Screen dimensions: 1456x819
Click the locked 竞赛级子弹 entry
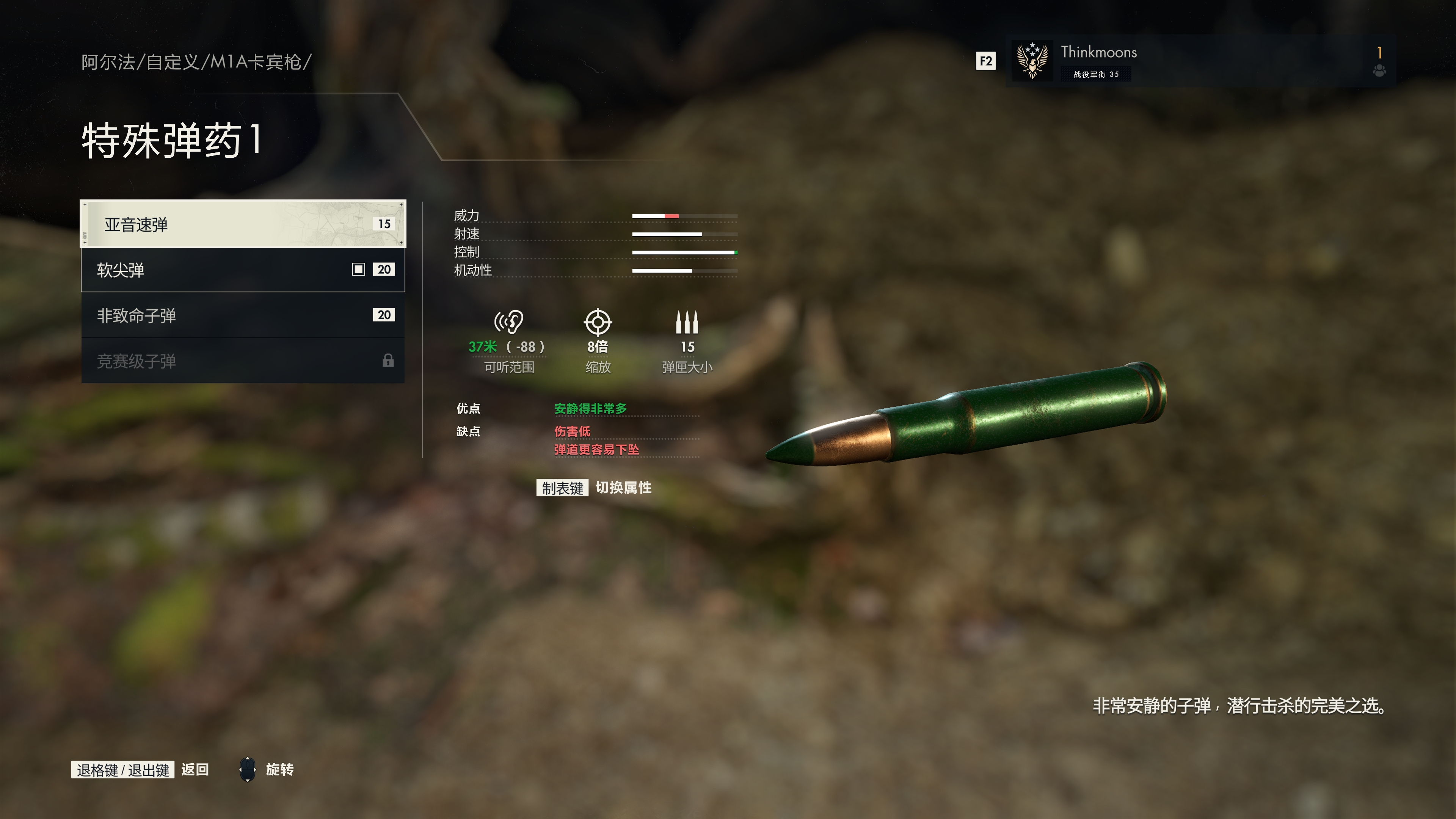(243, 361)
